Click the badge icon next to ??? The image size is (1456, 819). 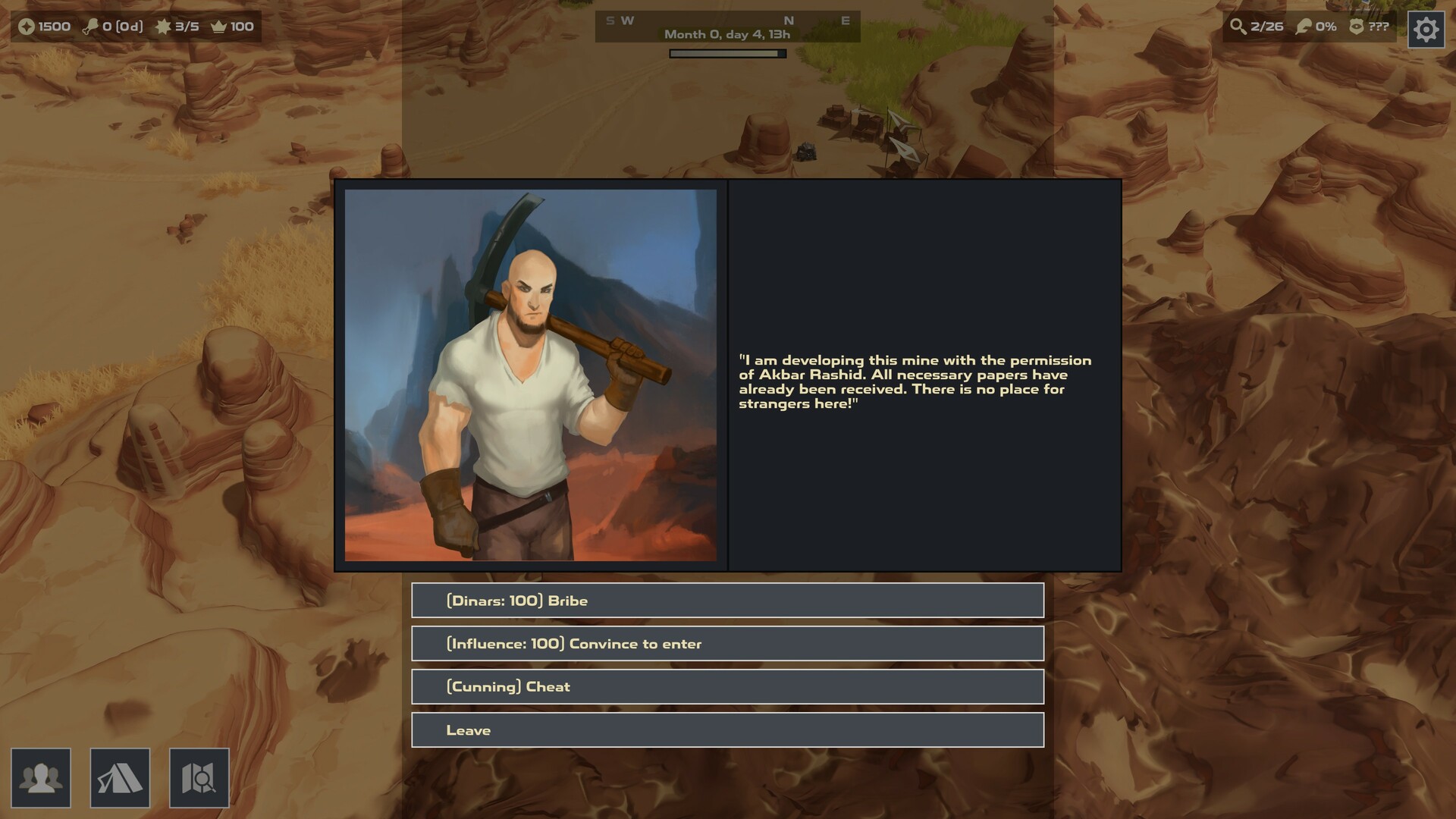1357,27
